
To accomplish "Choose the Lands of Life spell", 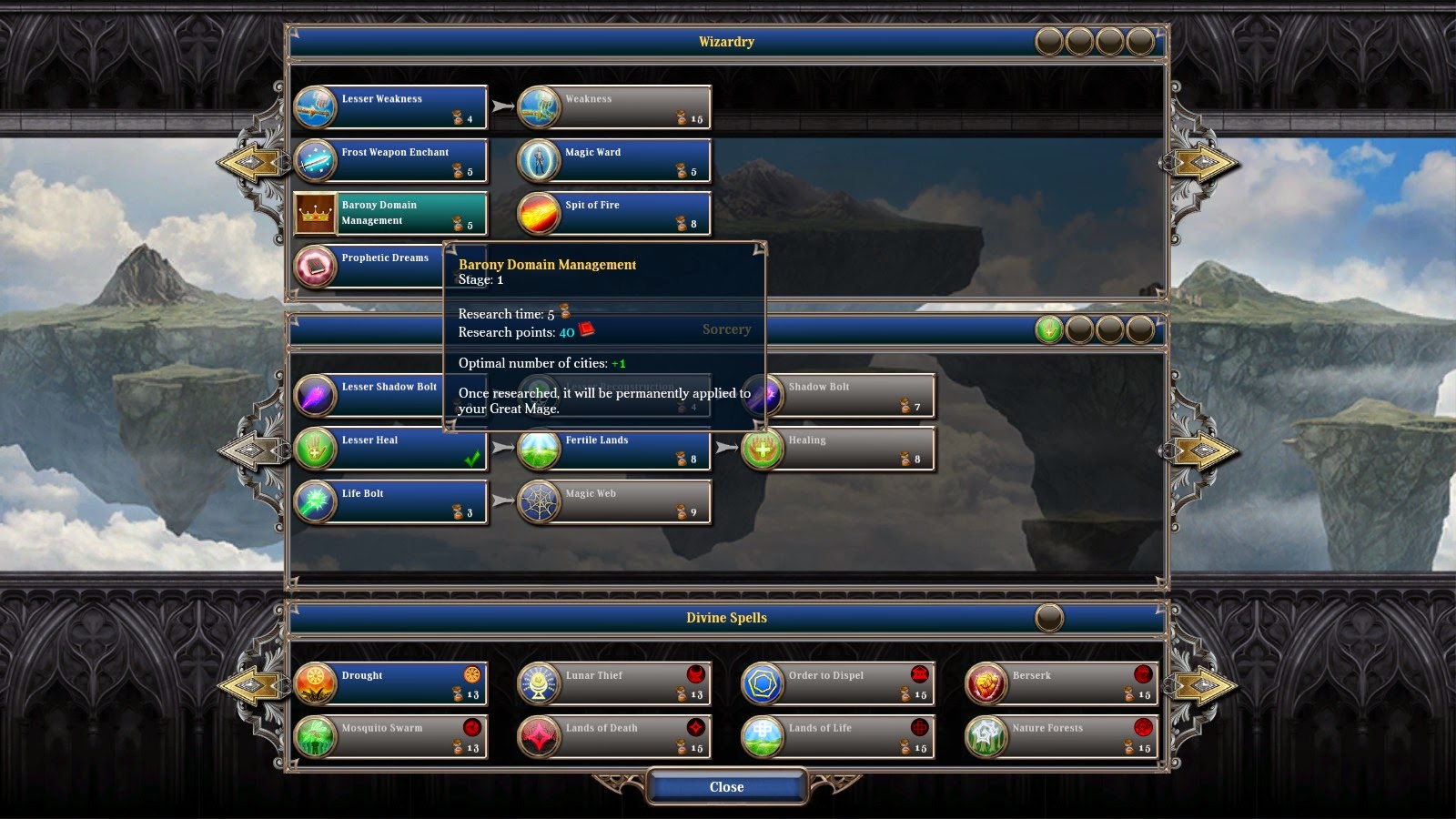I will click(838, 736).
